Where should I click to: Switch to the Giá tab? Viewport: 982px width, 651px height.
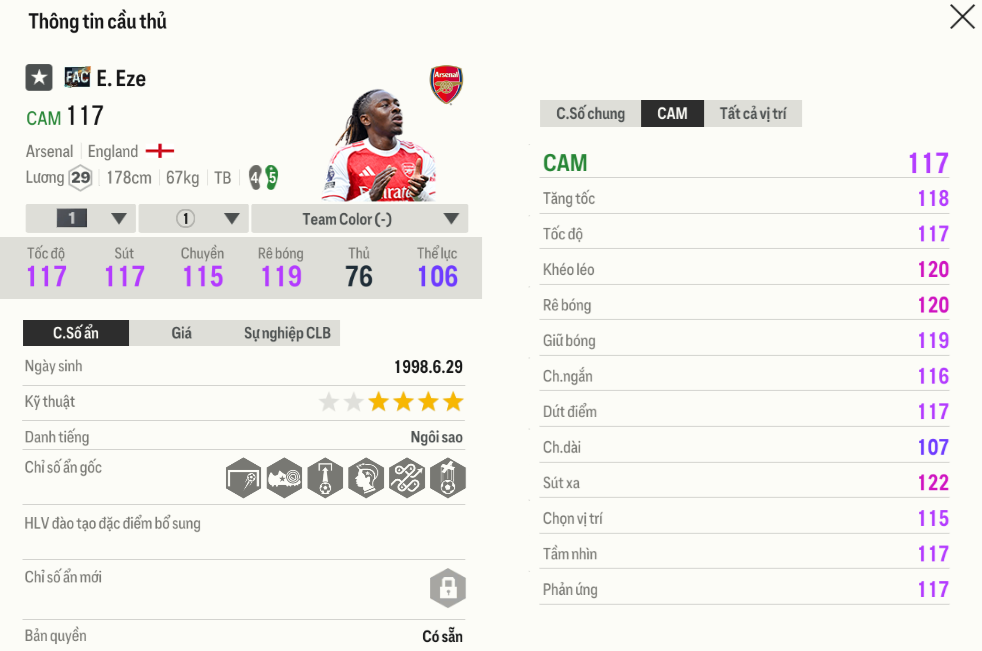coord(181,333)
